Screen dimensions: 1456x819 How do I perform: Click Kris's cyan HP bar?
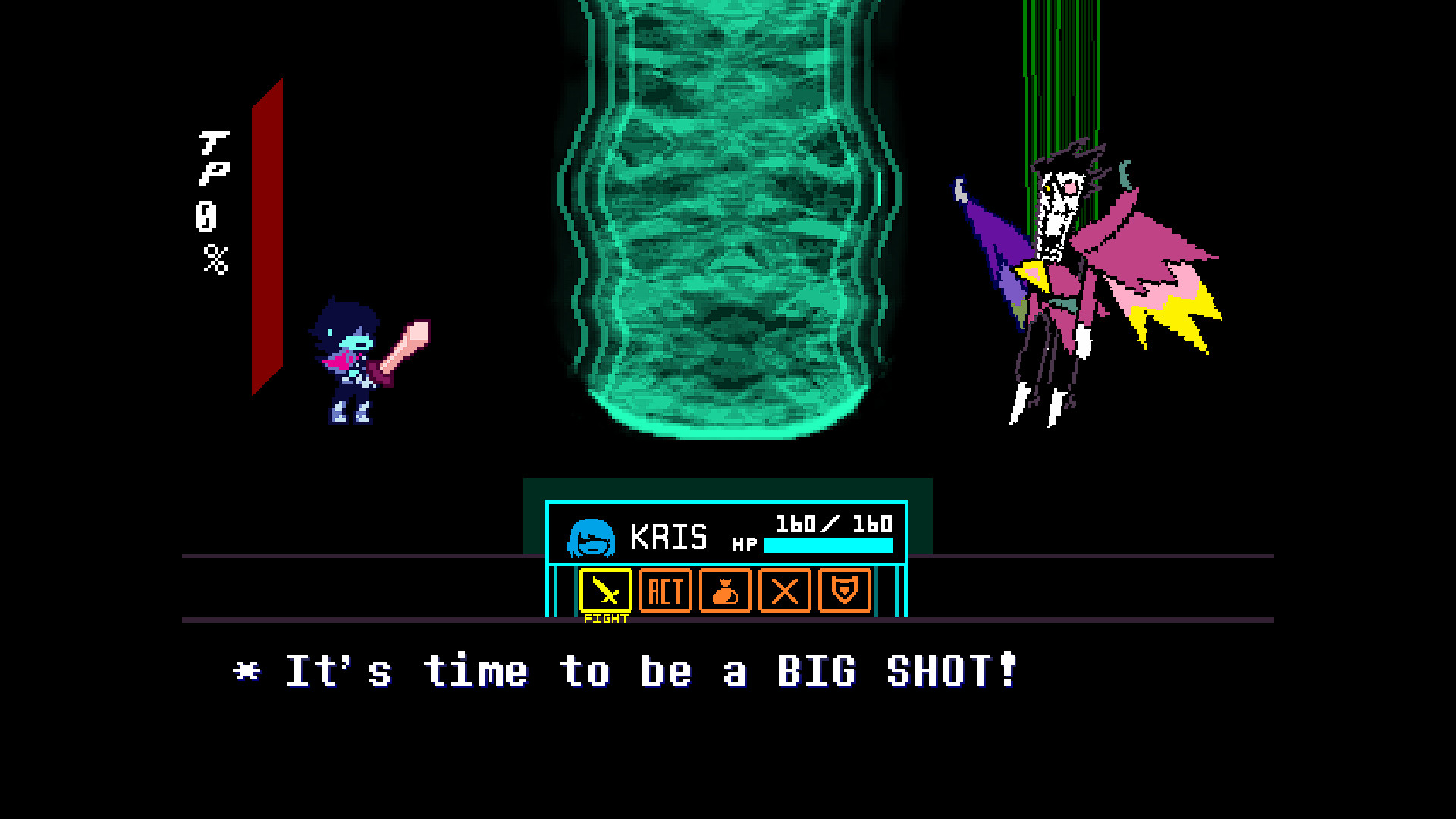827,544
